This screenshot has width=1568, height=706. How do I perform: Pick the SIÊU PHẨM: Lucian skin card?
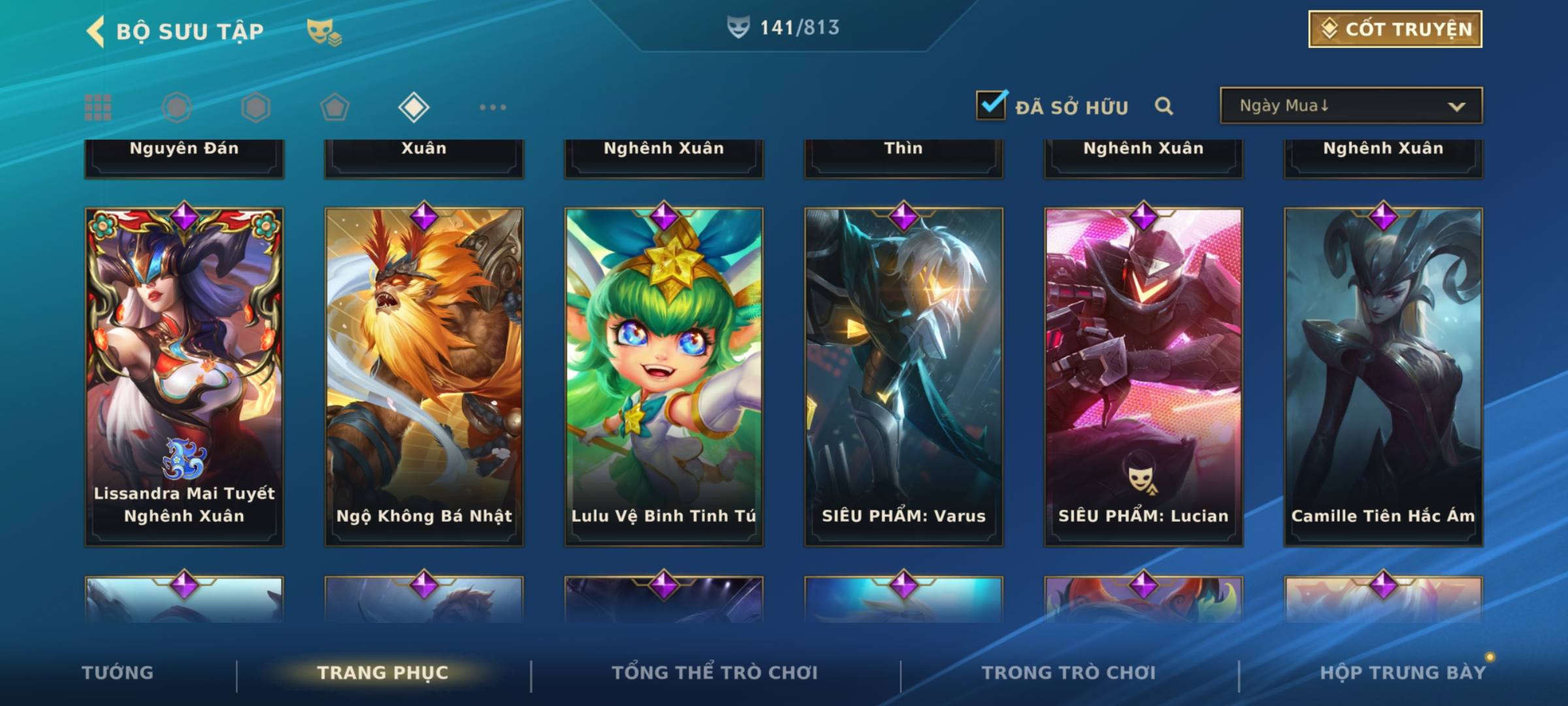tap(1143, 376)
